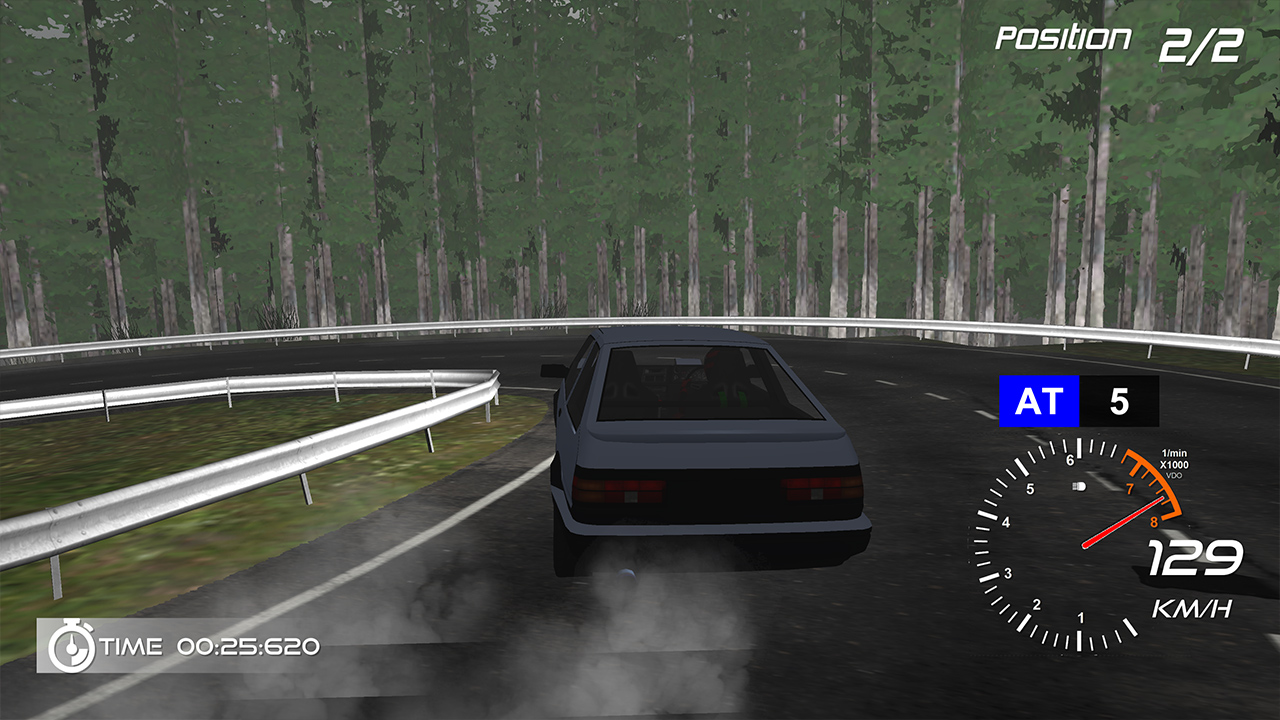
Task: Click the elapsed time 00:25:620
Action: (x=249, y=648)
